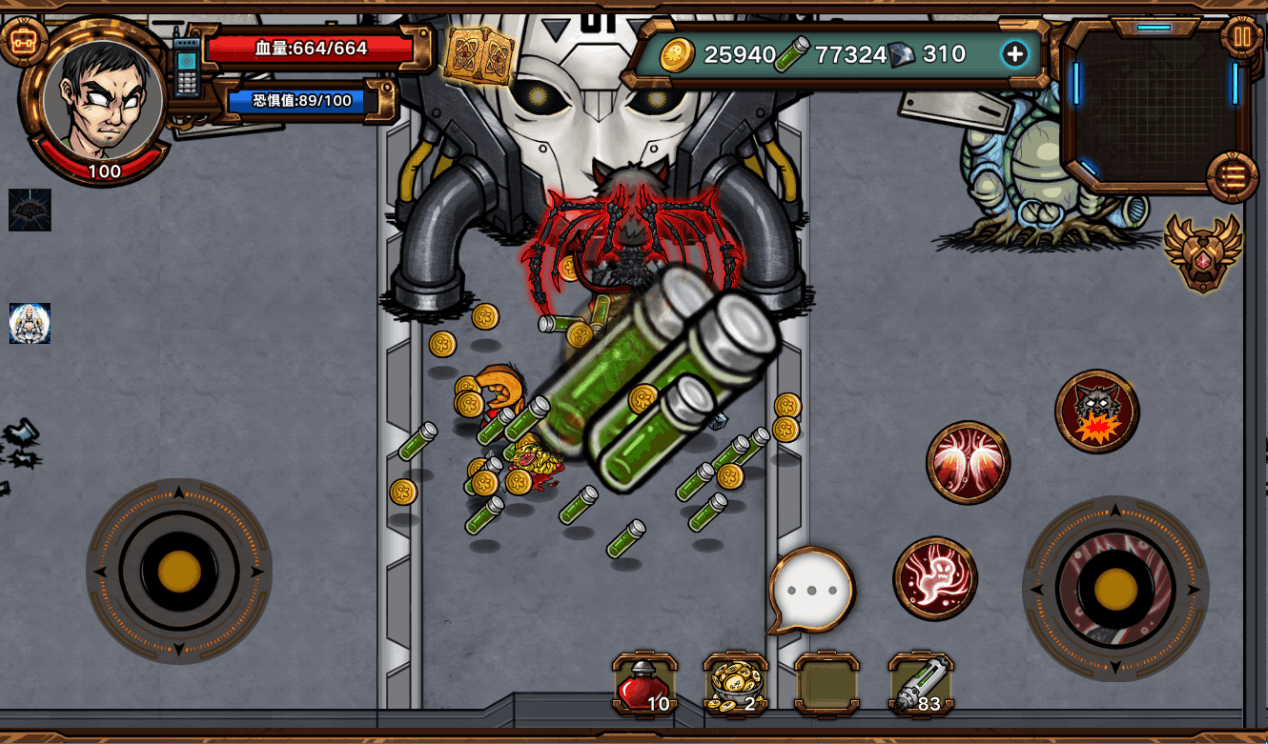
Task: Use the red health potion slot
Action: tap(644, 685)
